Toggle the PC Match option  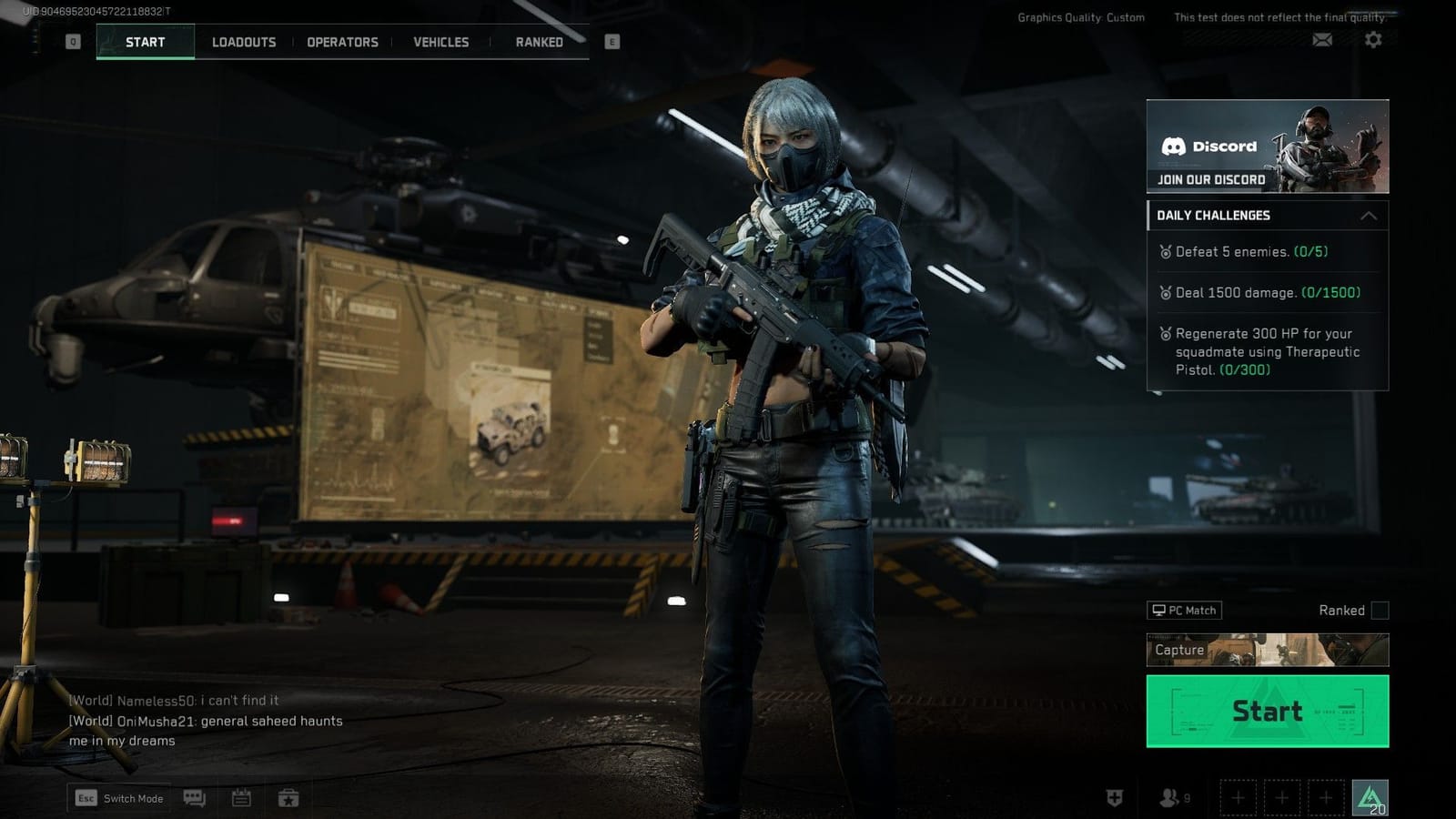1185,610
